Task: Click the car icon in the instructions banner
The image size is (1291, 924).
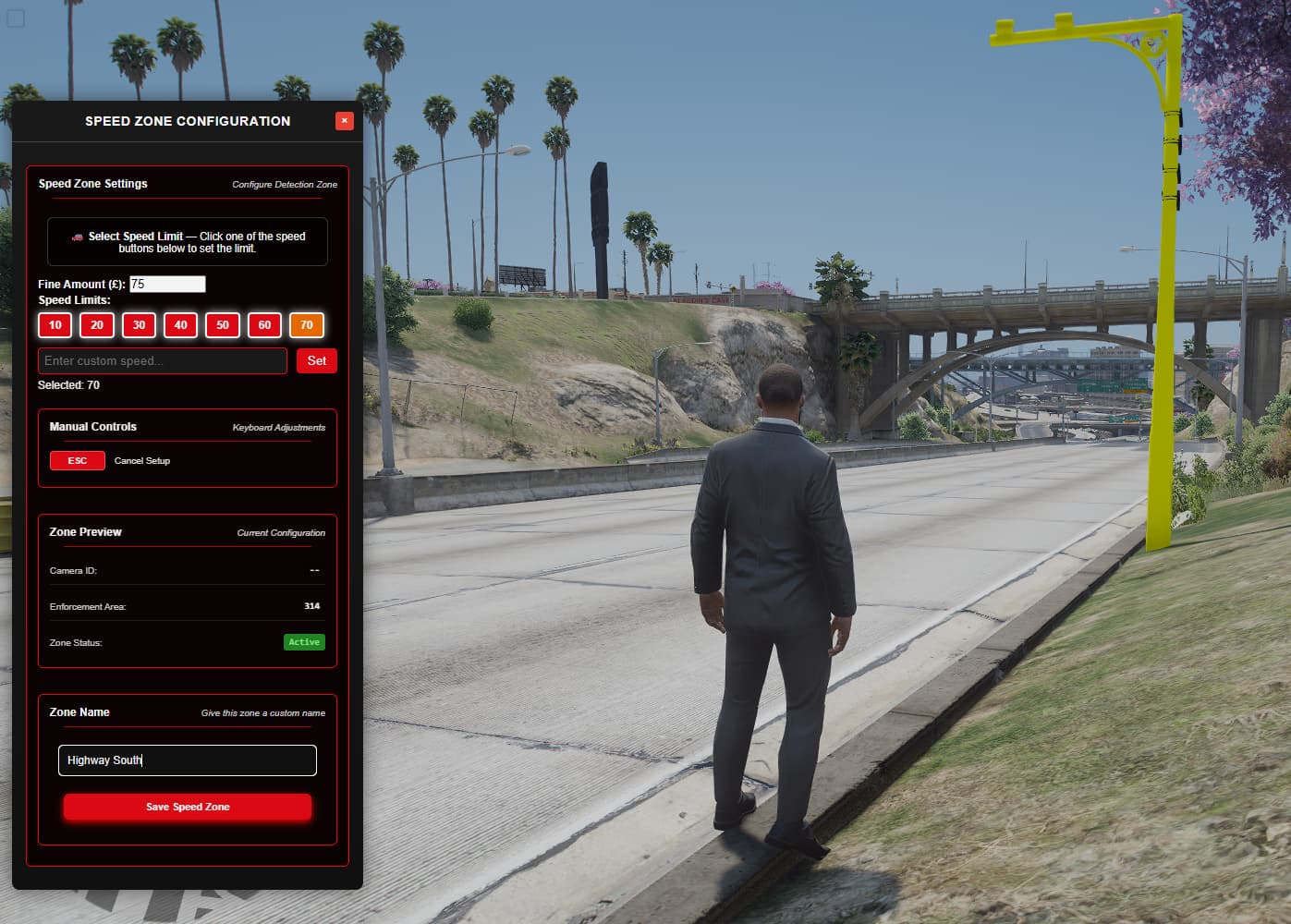Action: point(79,237)
